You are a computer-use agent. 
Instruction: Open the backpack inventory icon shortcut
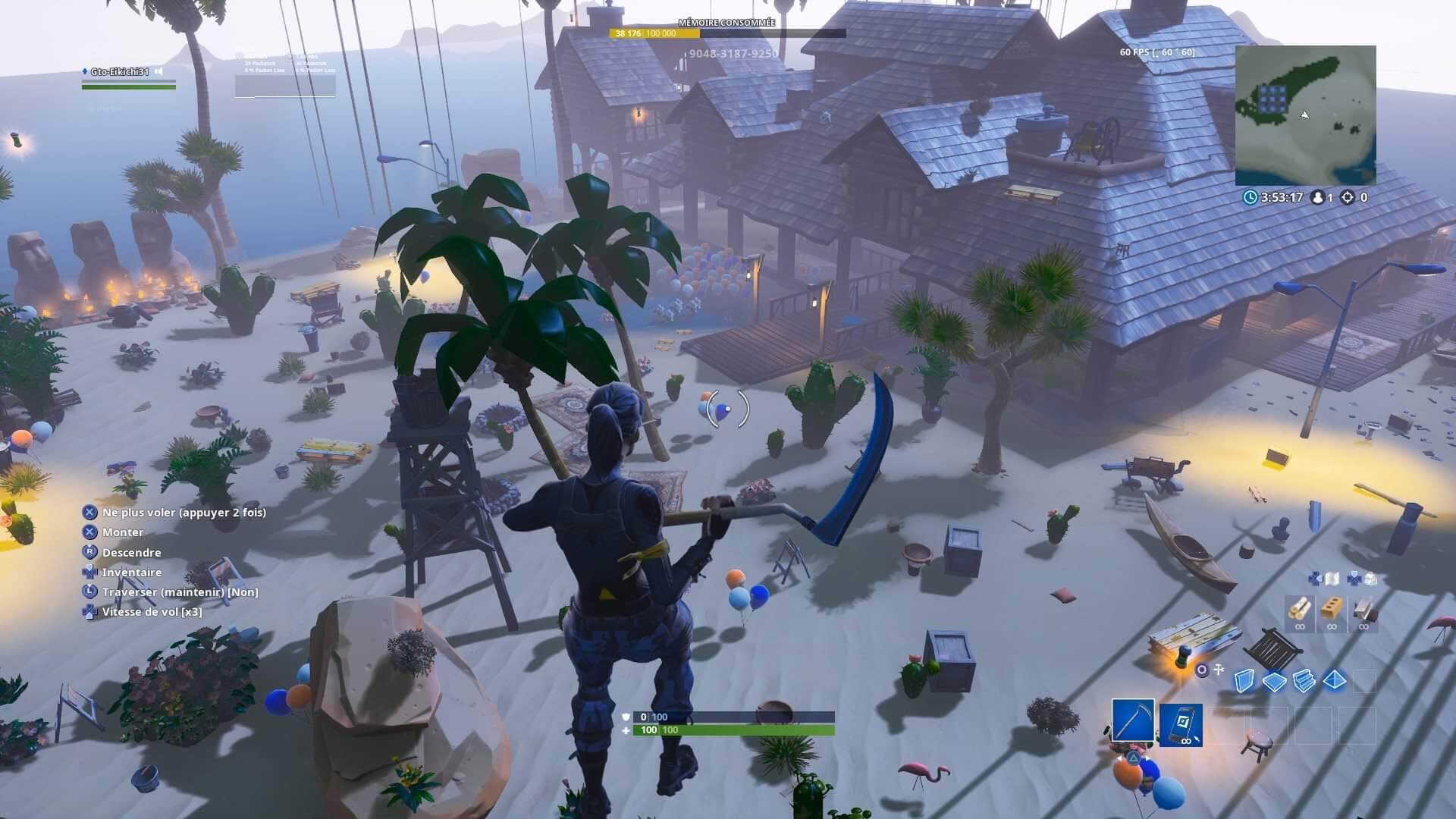pyautogui.click(x=1370, y=579)
